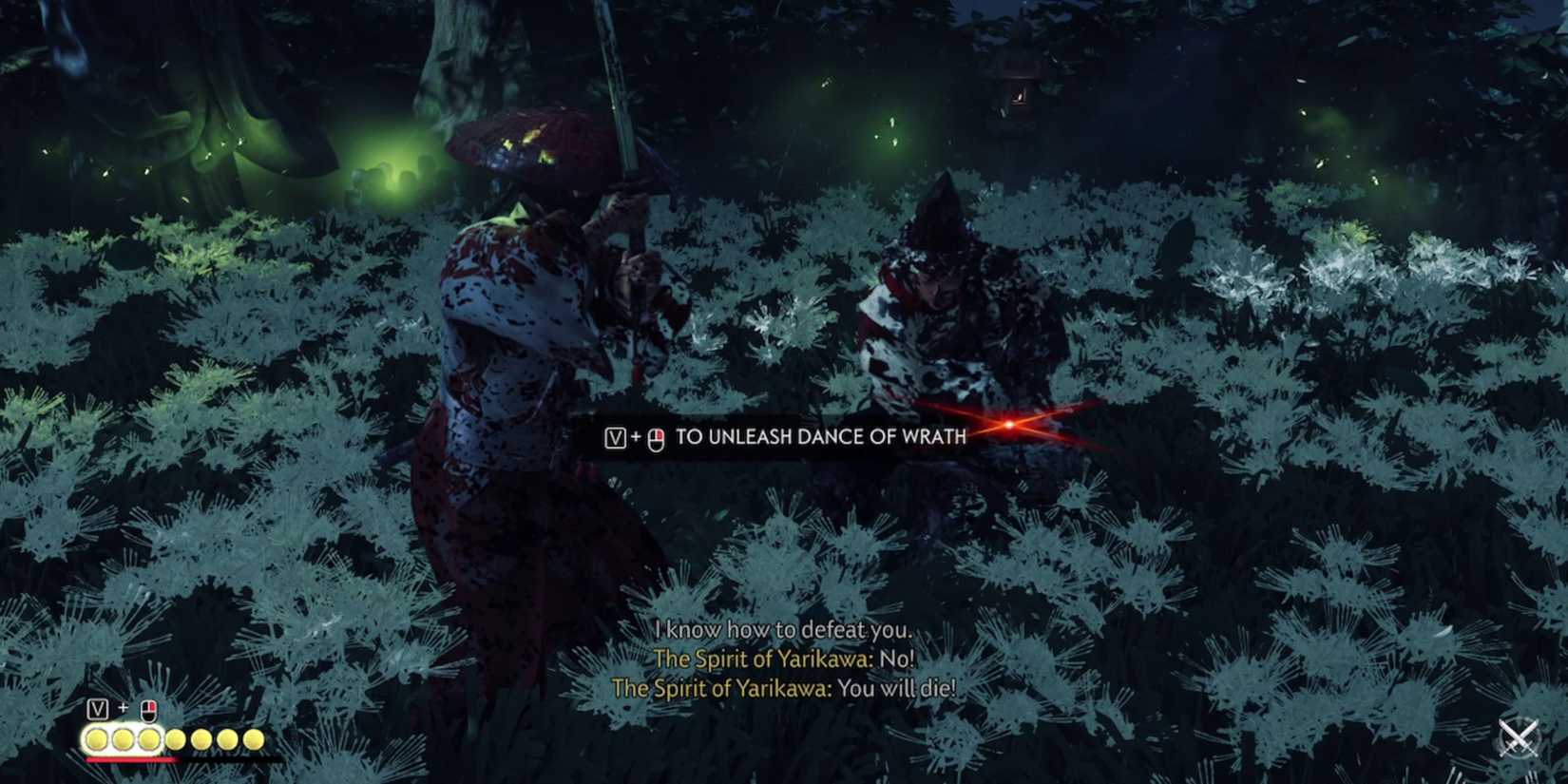Expand the highlighted resolve group outline

point(123,739)
